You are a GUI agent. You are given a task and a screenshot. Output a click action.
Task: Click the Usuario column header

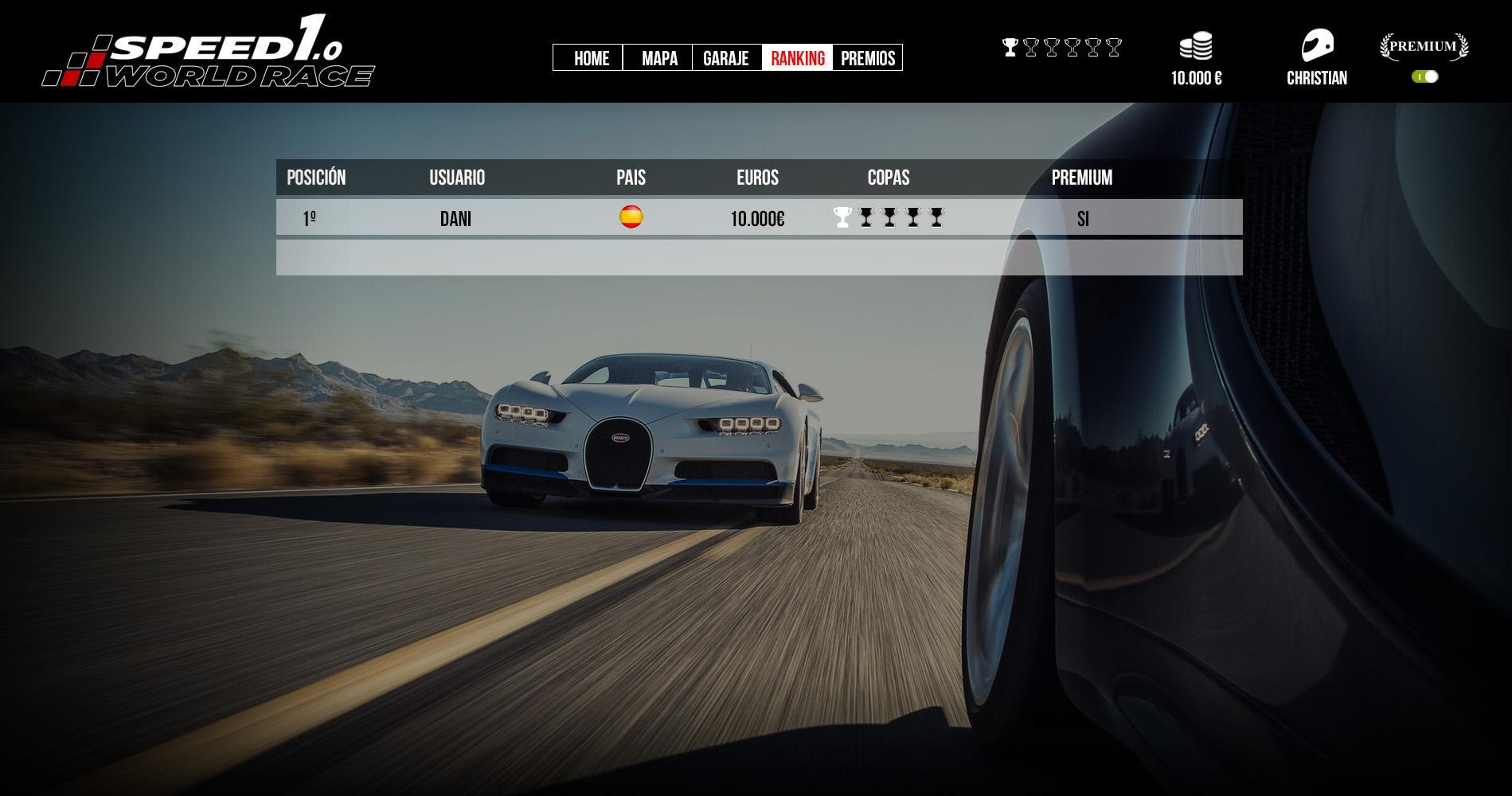pos(457,178)
